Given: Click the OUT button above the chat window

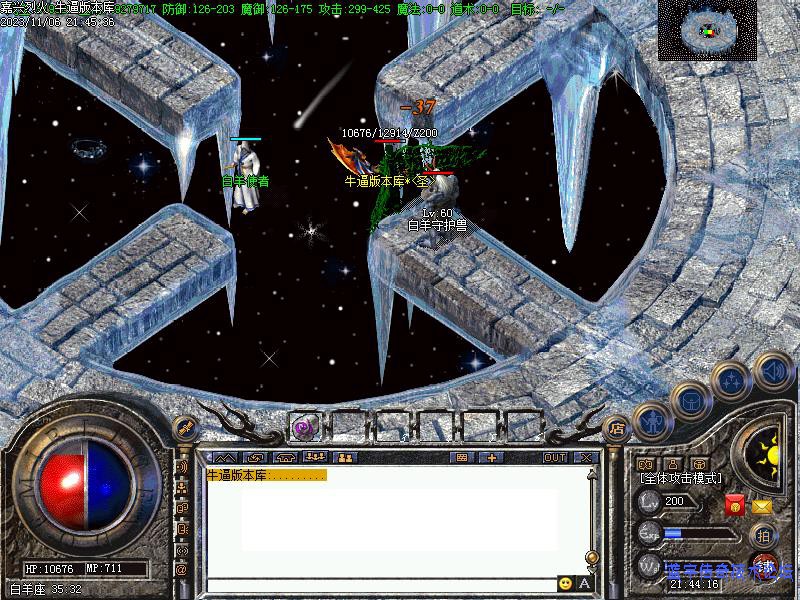Looking at the screenshot, I should 555,457.
